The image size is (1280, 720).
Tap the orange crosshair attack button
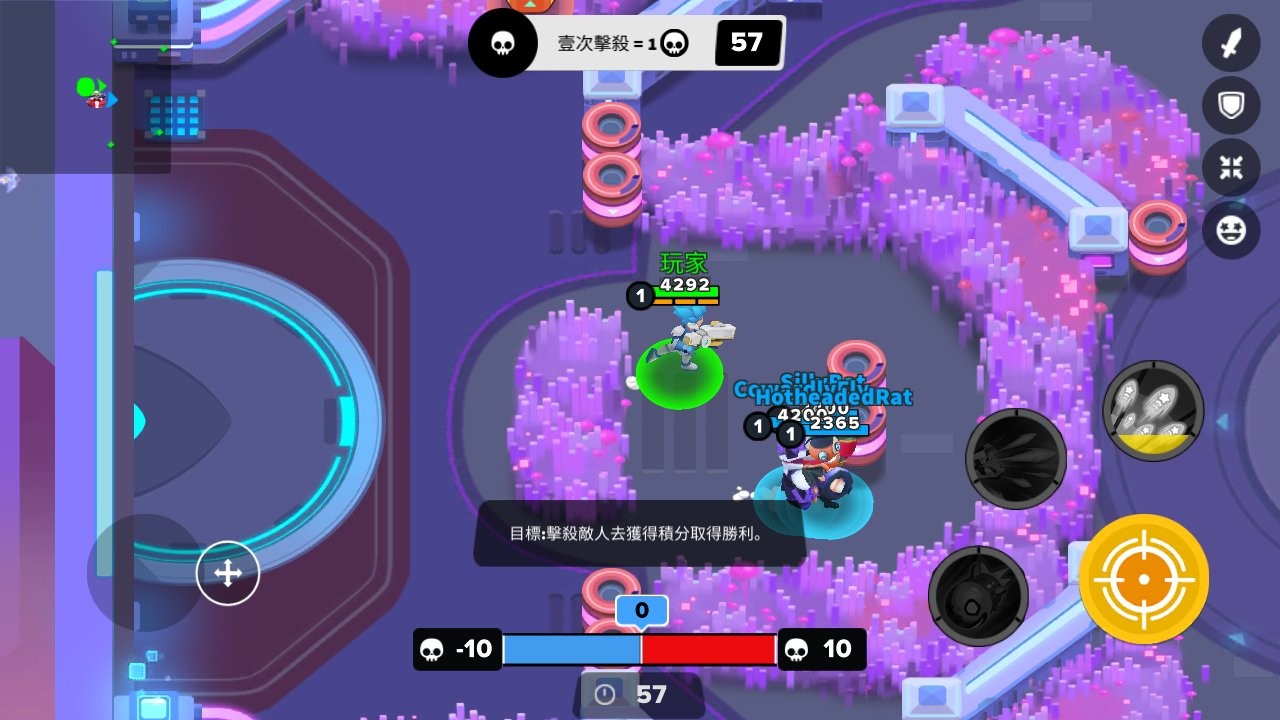pyautogui.click(x=1143, y=579)
